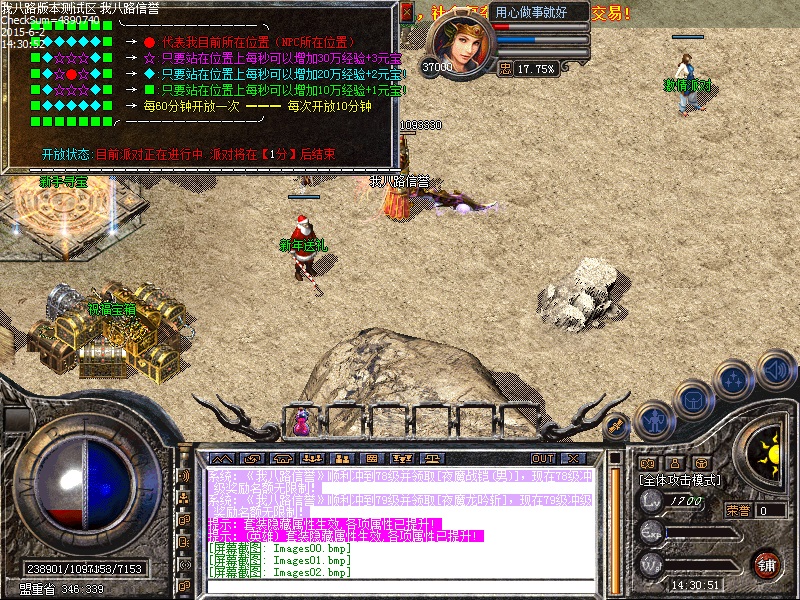Click the mountain icon on chat toolbar
The image size is (800, 600).
coord(221,459)
